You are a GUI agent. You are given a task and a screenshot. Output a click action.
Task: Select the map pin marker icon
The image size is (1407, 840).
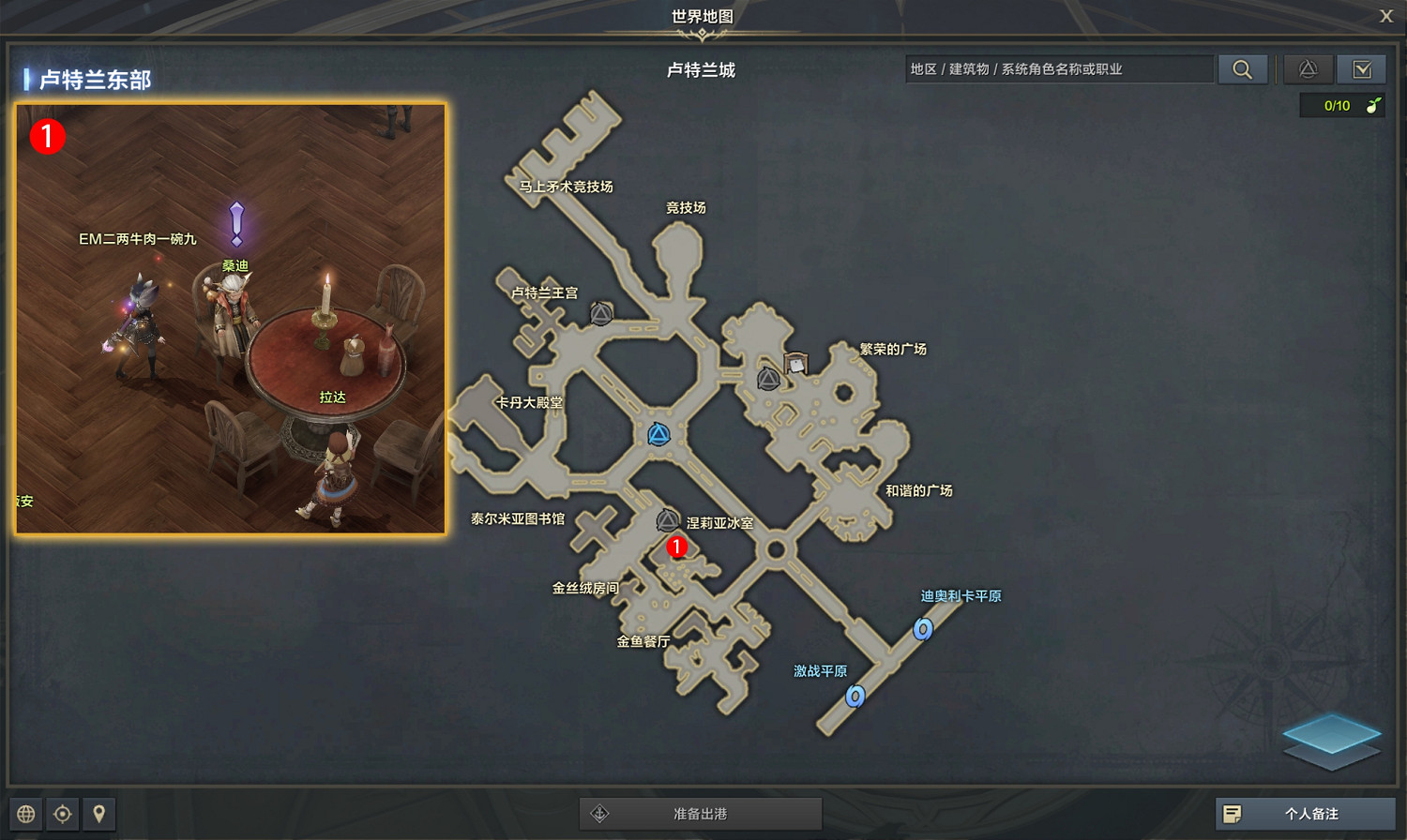(100, 814)
